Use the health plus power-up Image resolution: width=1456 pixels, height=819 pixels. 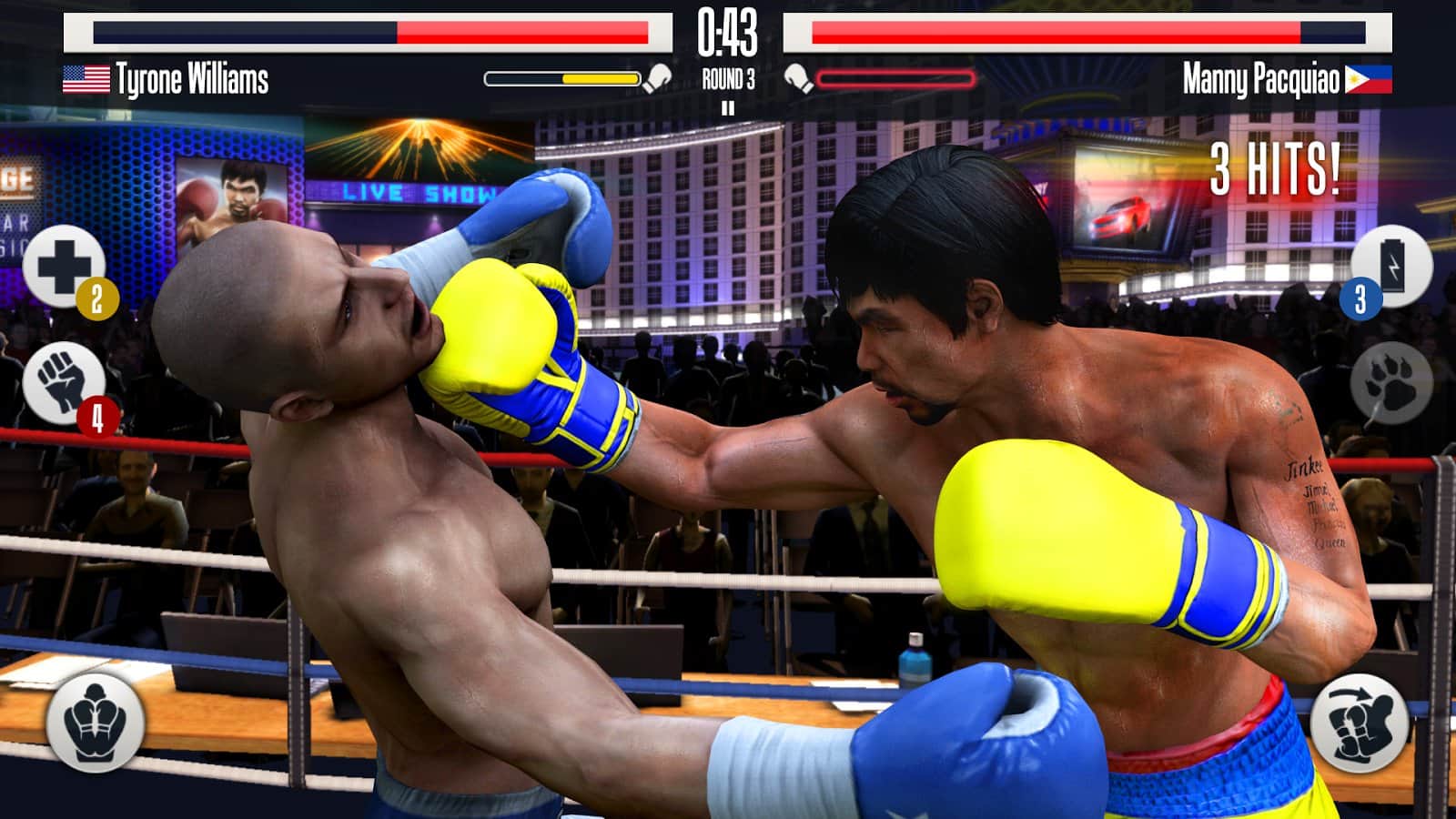(x=63, y=265)
